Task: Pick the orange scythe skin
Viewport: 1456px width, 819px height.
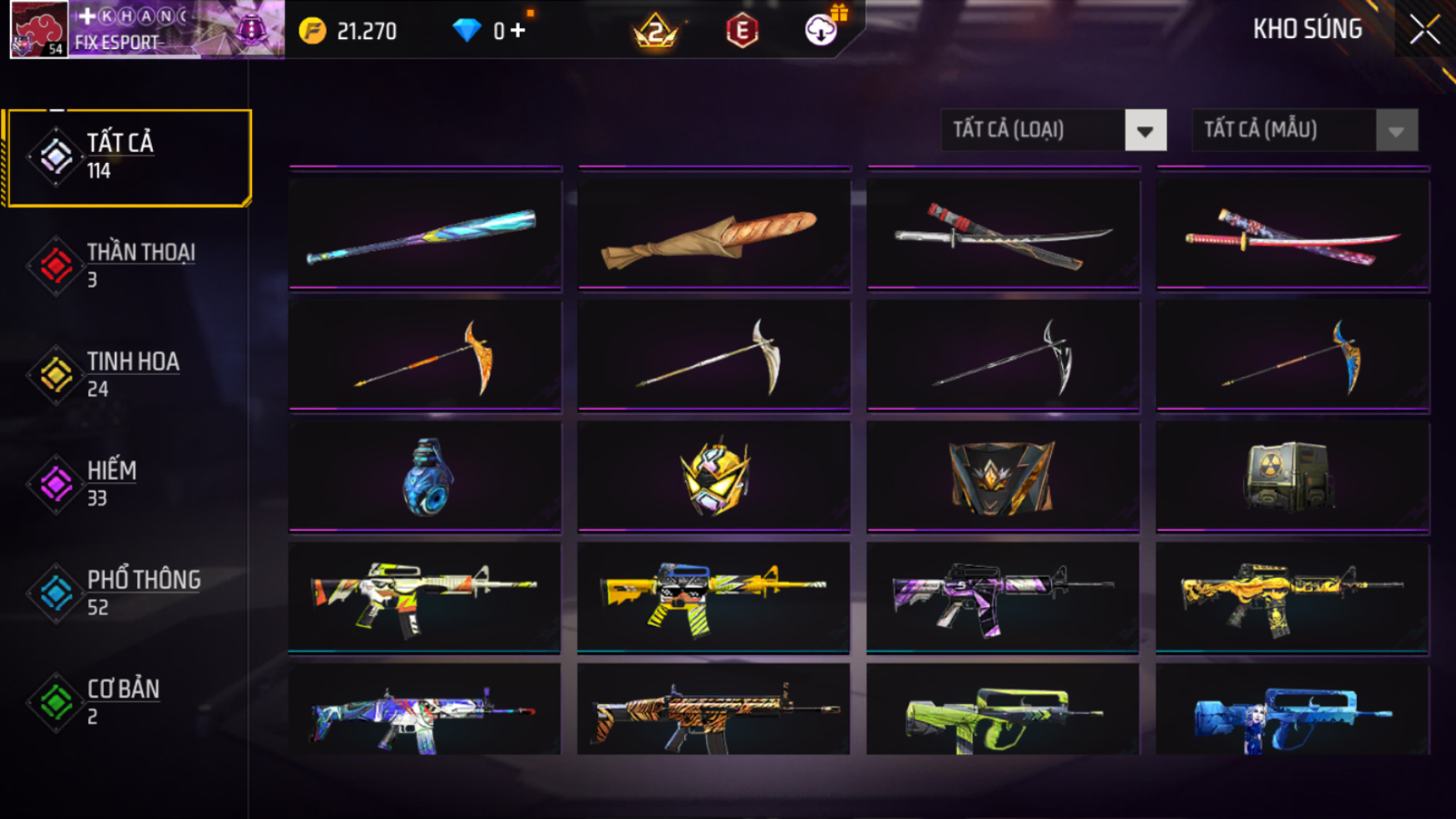Action: pos(425,357)
